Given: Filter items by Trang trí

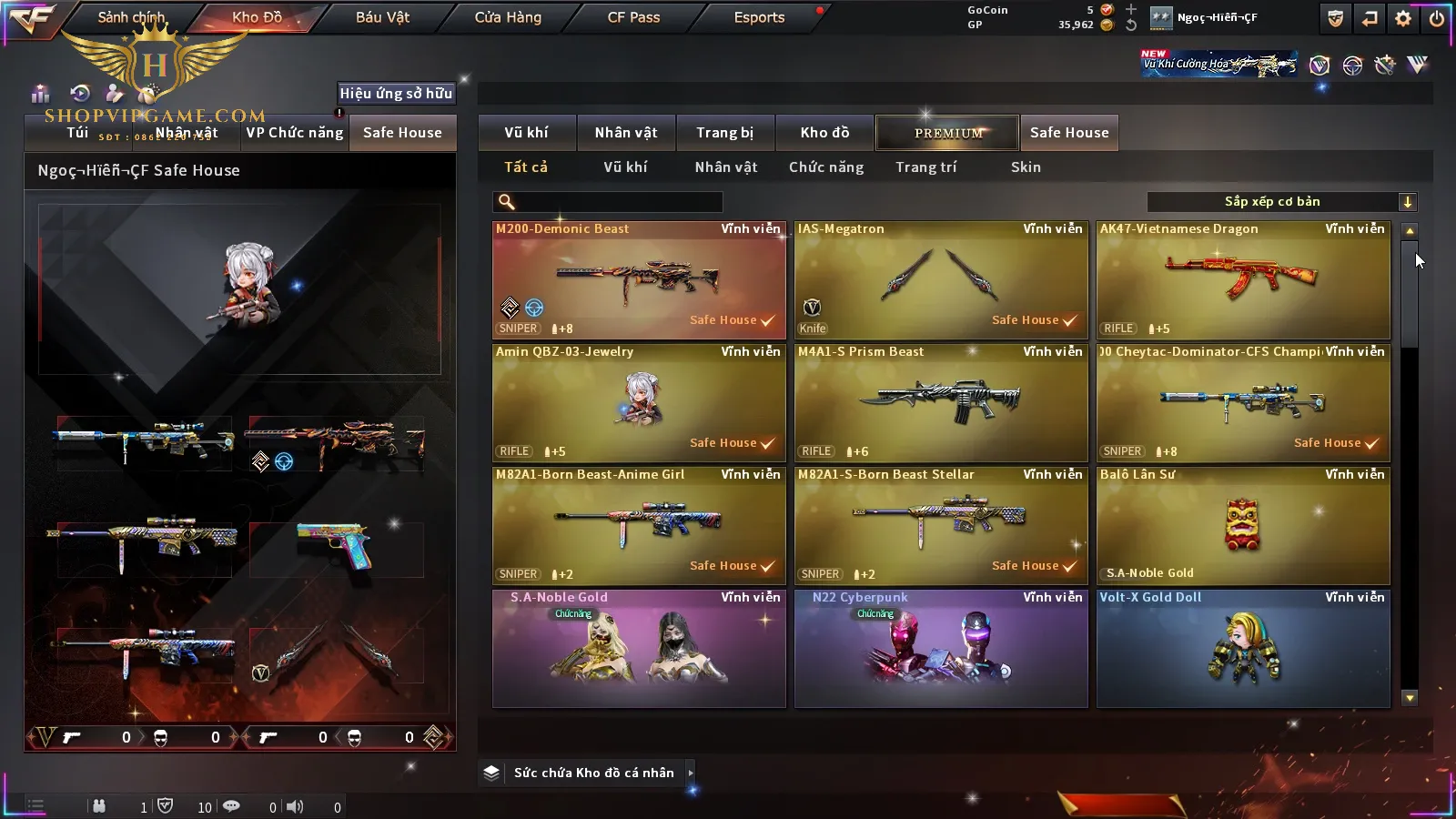Looking at the screenshot, I should (x=925, y=167).
